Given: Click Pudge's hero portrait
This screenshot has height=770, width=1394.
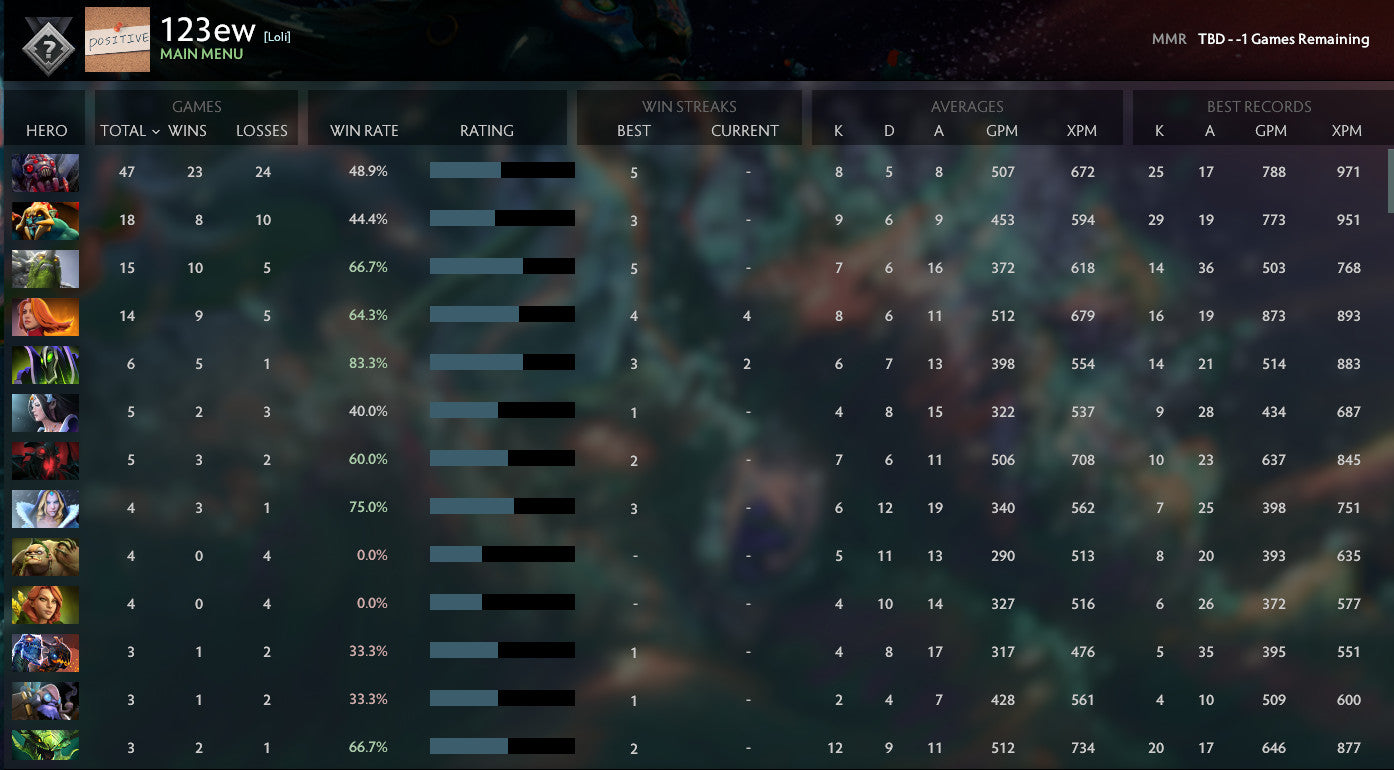Looking at the screenshot, I should point(45,556).
